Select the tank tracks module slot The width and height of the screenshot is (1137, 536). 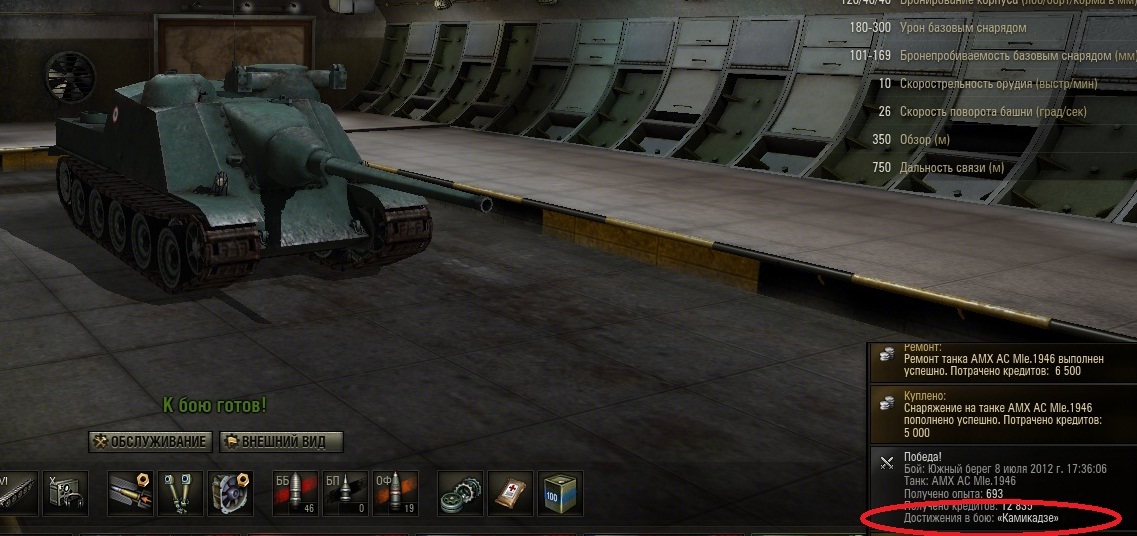[x=17, y=494]
